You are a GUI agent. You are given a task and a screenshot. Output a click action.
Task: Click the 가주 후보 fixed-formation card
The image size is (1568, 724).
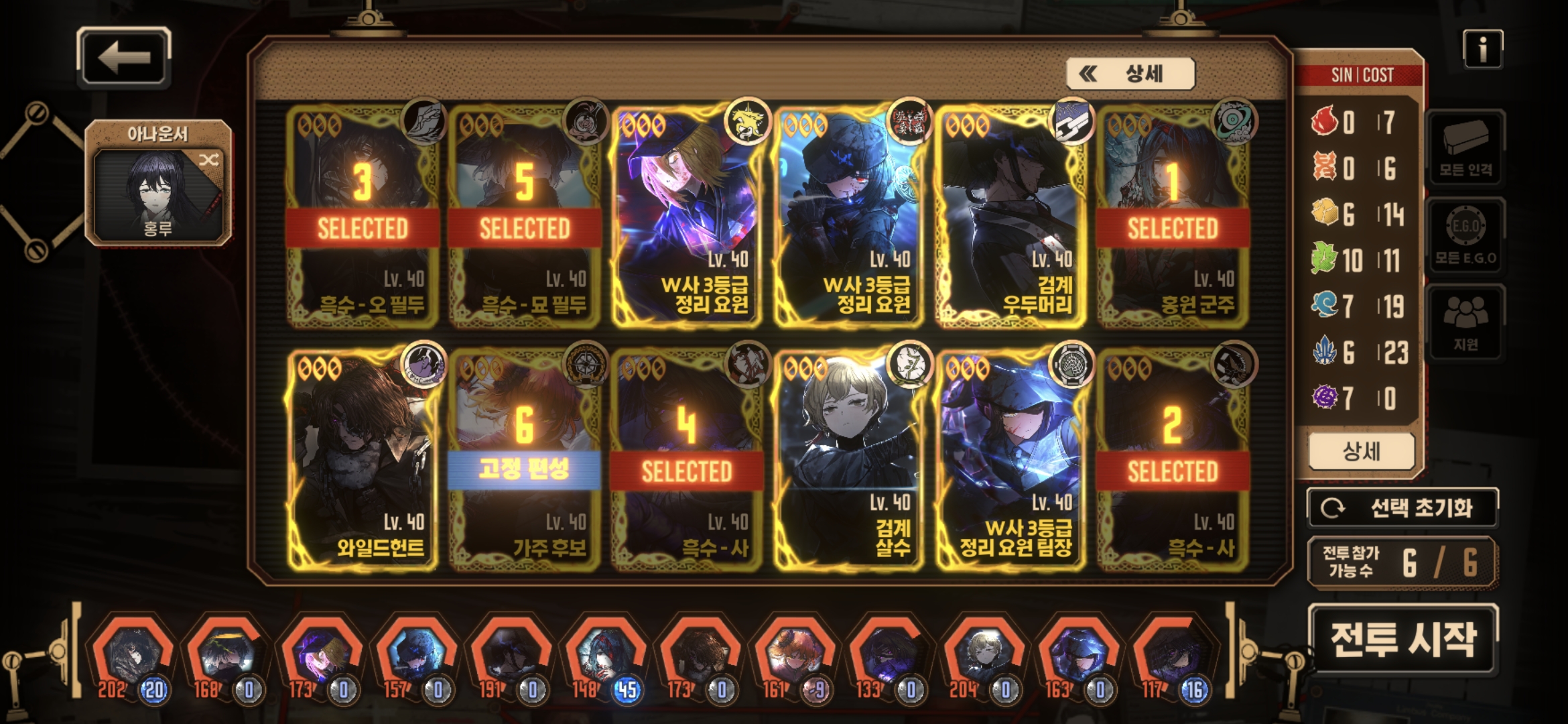point(525,459)
